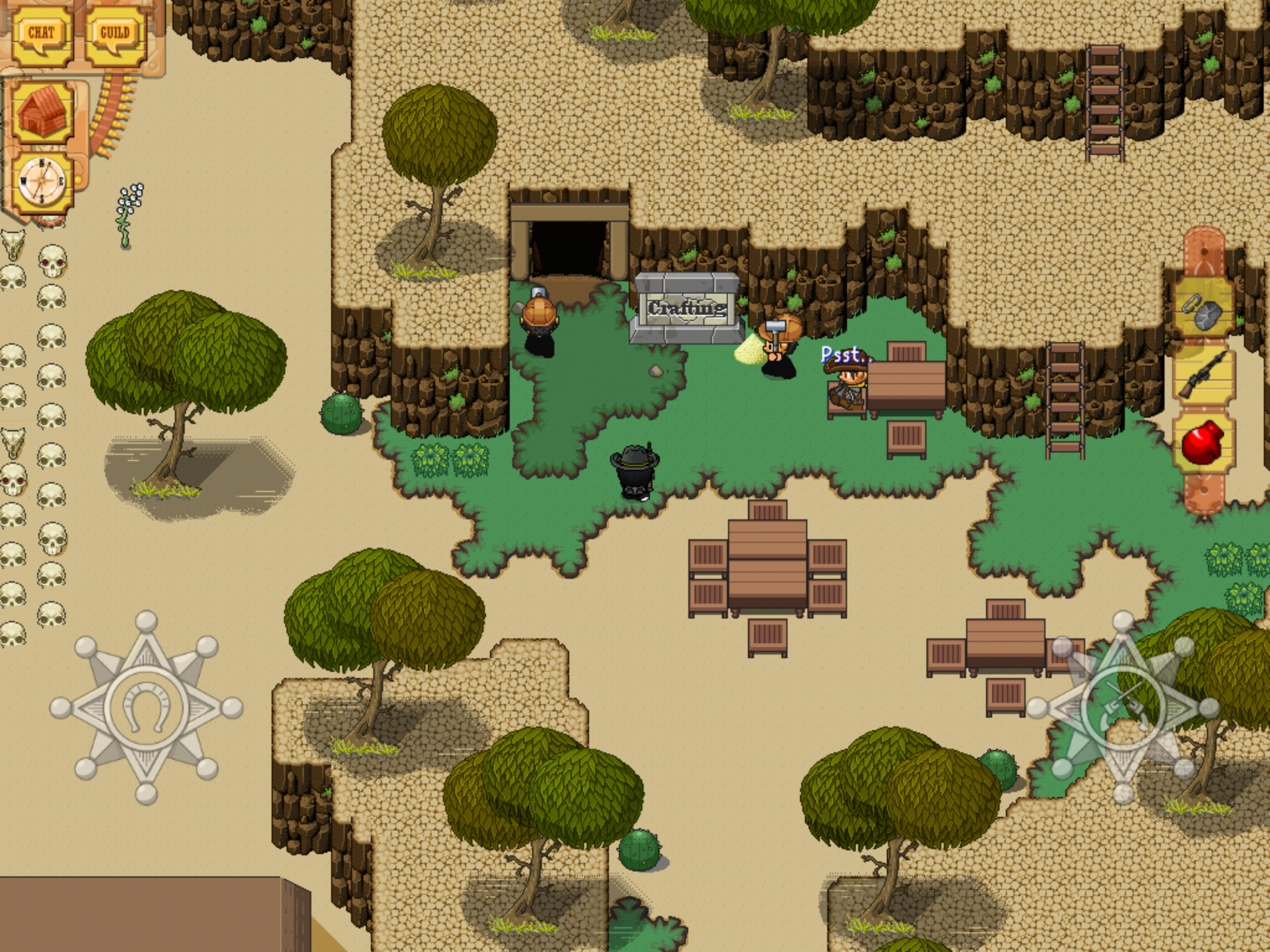Open the compass map button
Screen dimensions: 1270x952
42,182
